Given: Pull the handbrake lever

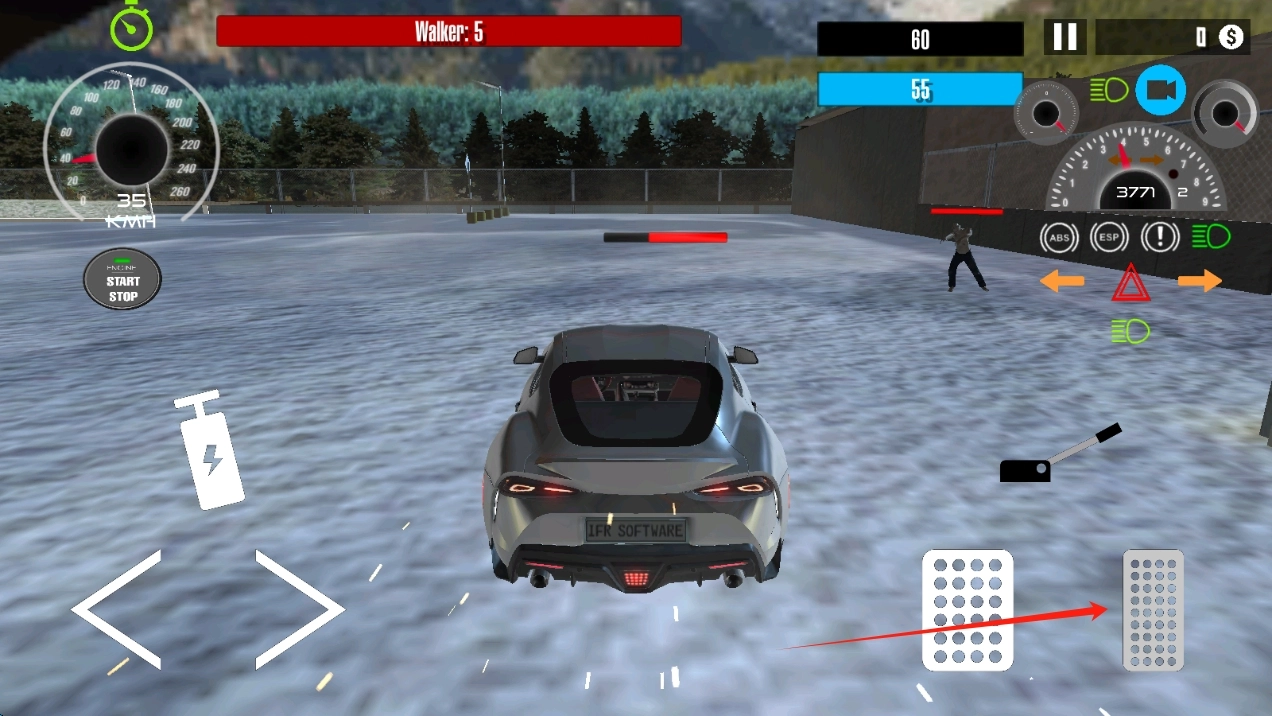Looking at the screenshot, I should [x=1059, y=455].
